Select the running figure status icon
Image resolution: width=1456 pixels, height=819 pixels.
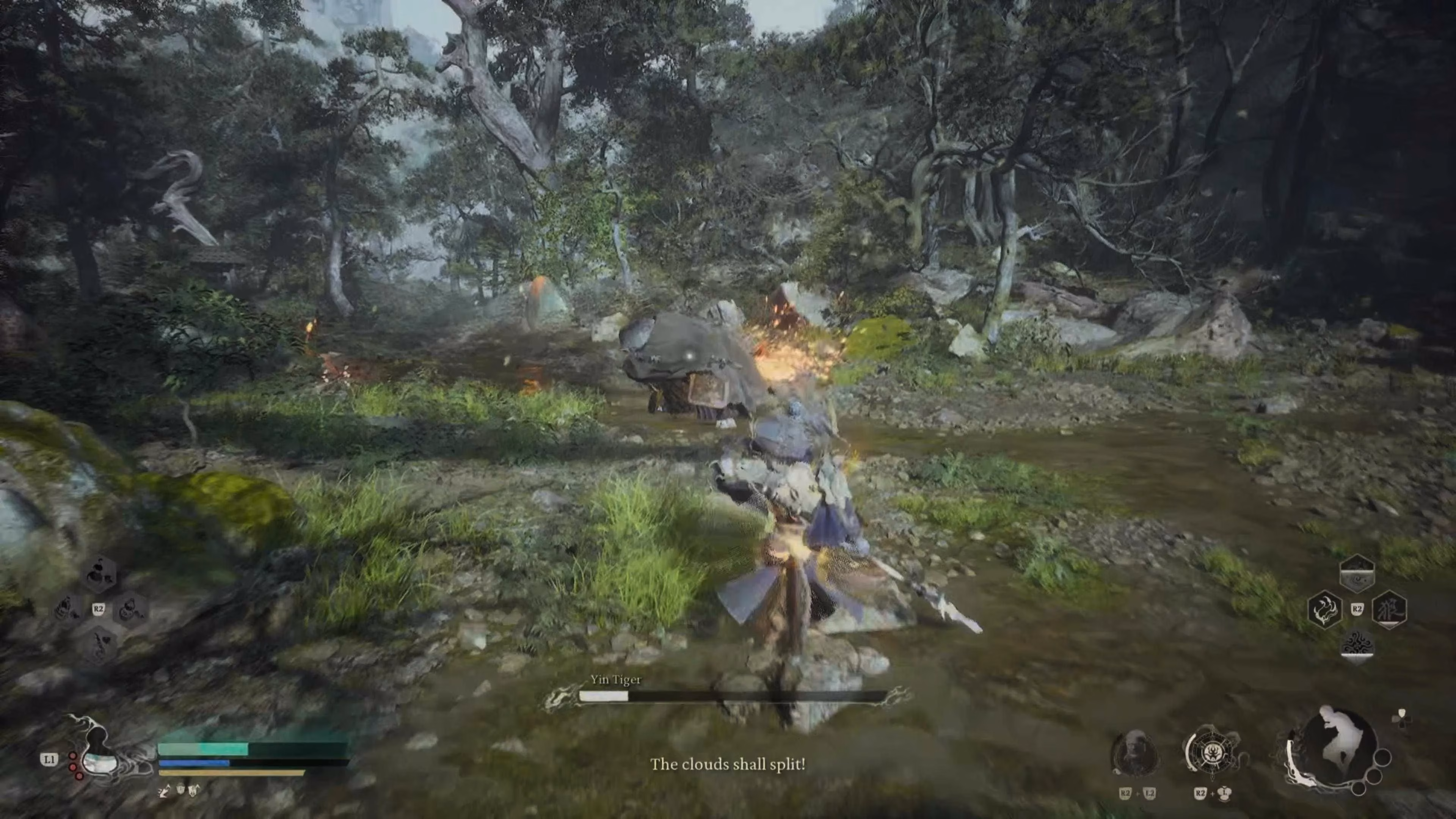(x=164, y=791)
